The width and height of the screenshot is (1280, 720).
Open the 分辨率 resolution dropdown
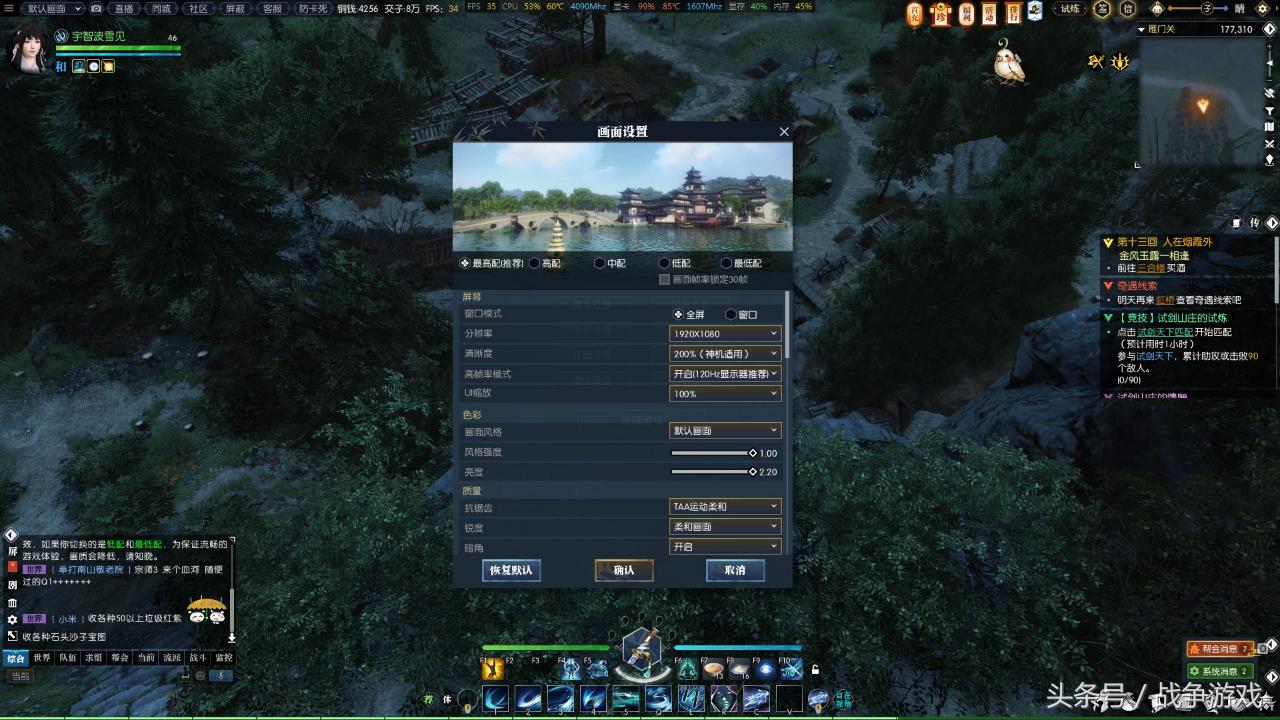(x=724, y=333)
